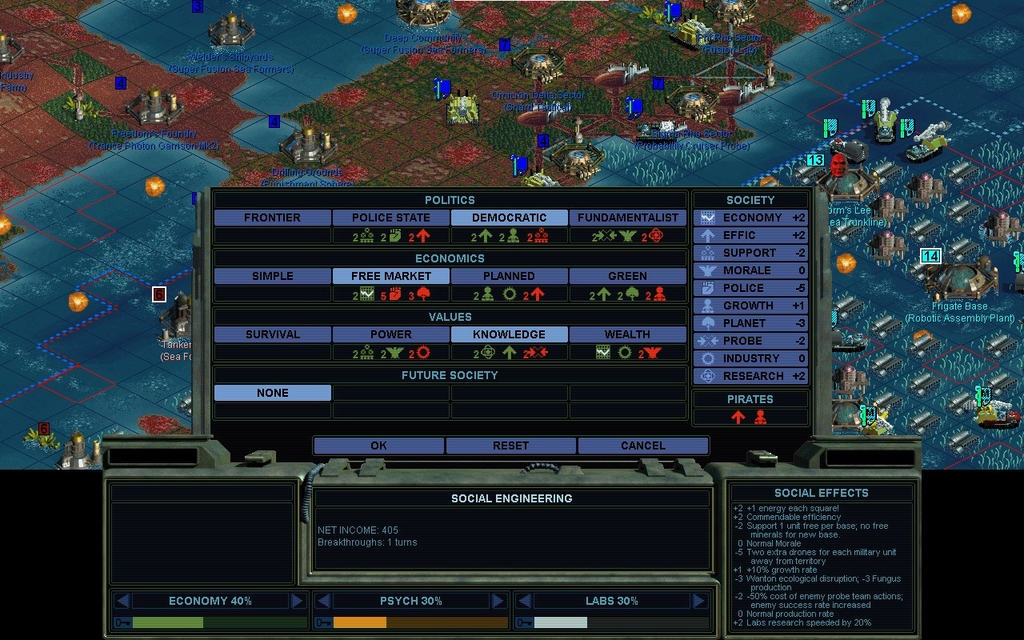Reset the social engineering choices
The height and width of the screenshot is (640, 1024).
511,446
